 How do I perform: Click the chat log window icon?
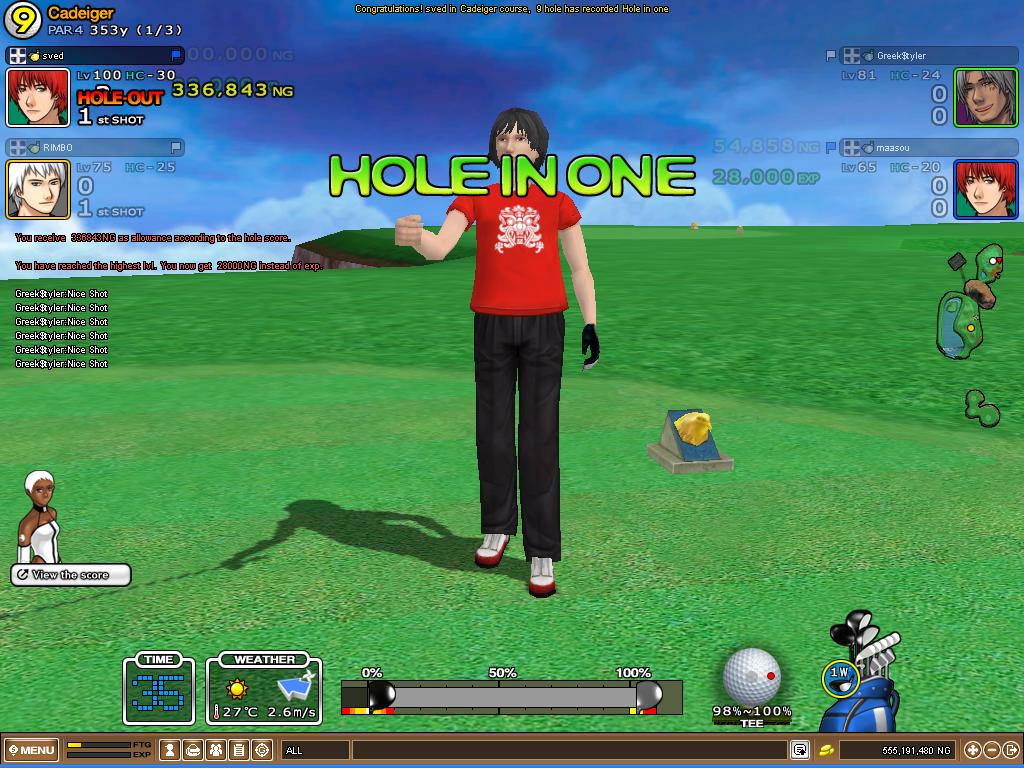pyautogui.click(x=800, y=750)
